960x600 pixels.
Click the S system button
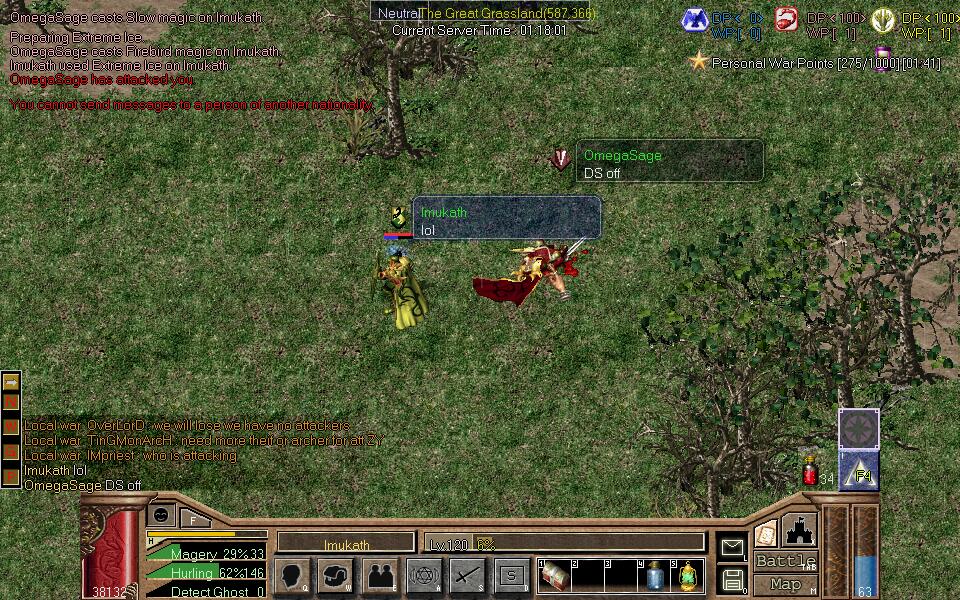coord(512,576)
